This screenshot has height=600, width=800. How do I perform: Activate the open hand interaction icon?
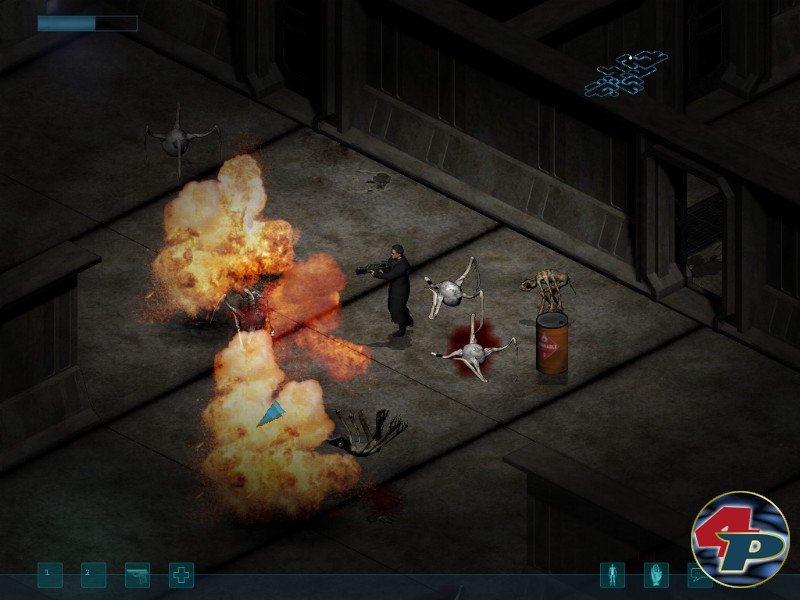[x=656, y=575]
